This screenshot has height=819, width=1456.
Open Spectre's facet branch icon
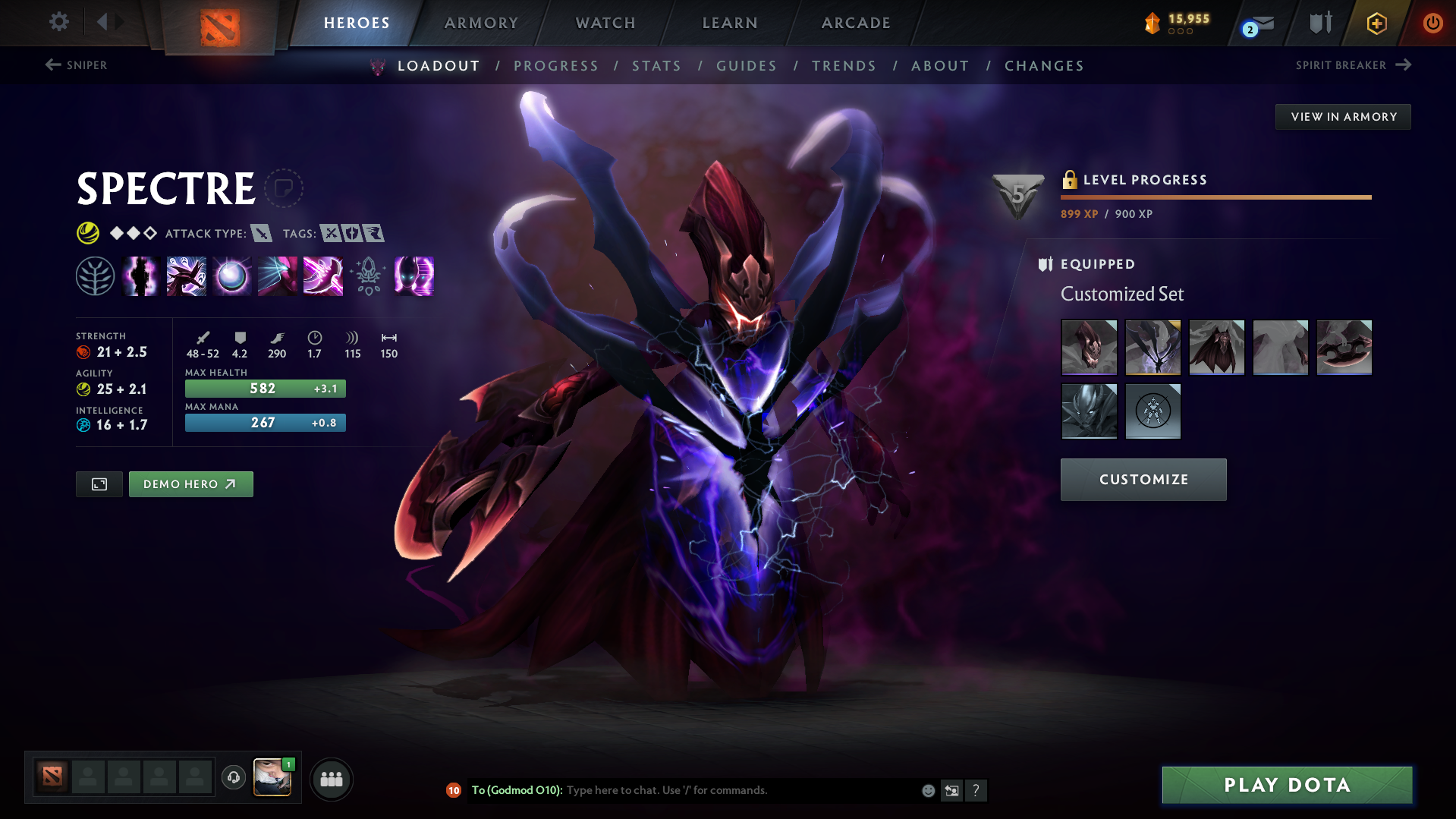(95, 276)
